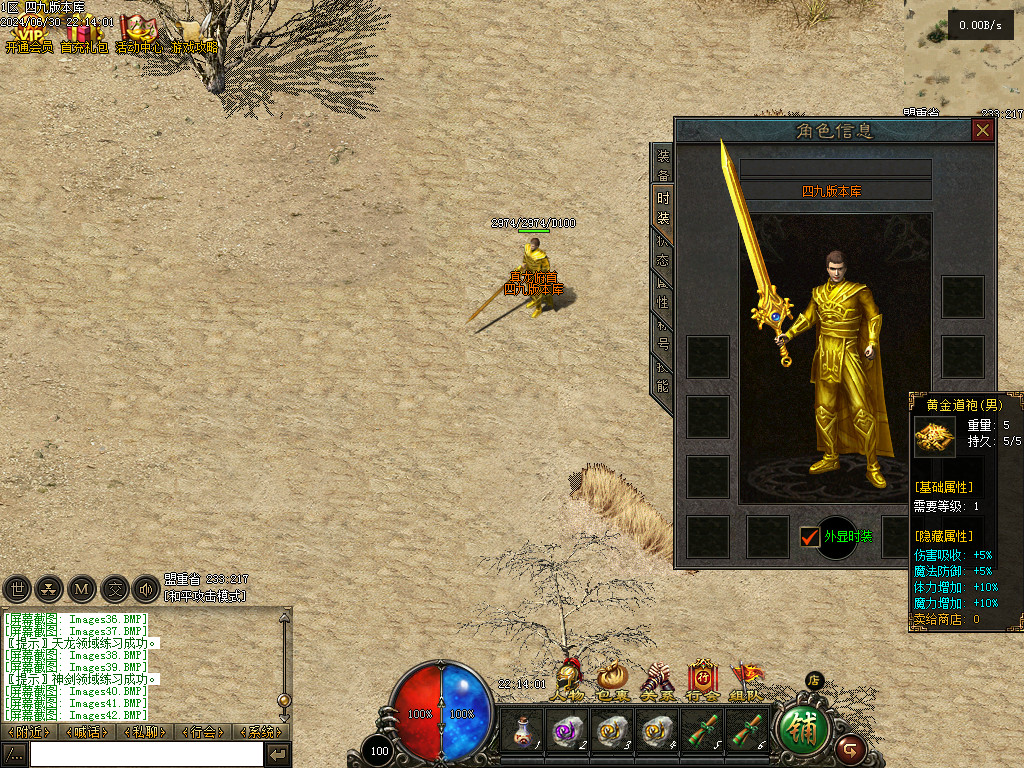Open the 组队 team flag icon
The image size is (1024, 768).
click(x=746, y=680)
